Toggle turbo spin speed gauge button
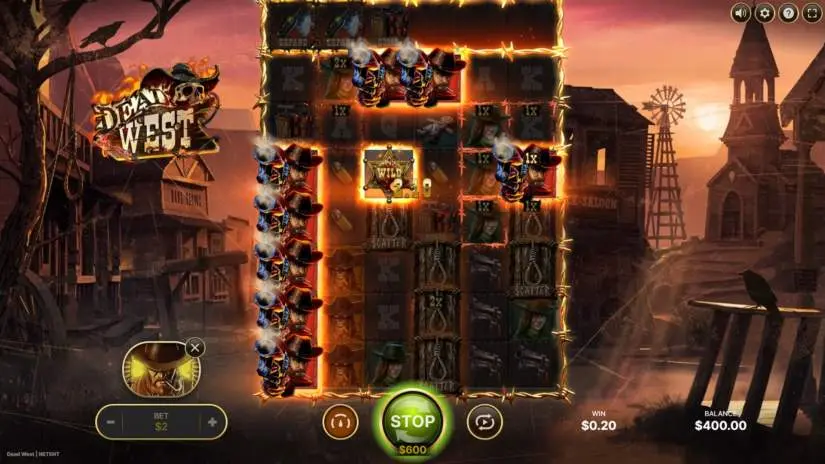The height and width of the screenshot is (464, 825). [340, 422]
